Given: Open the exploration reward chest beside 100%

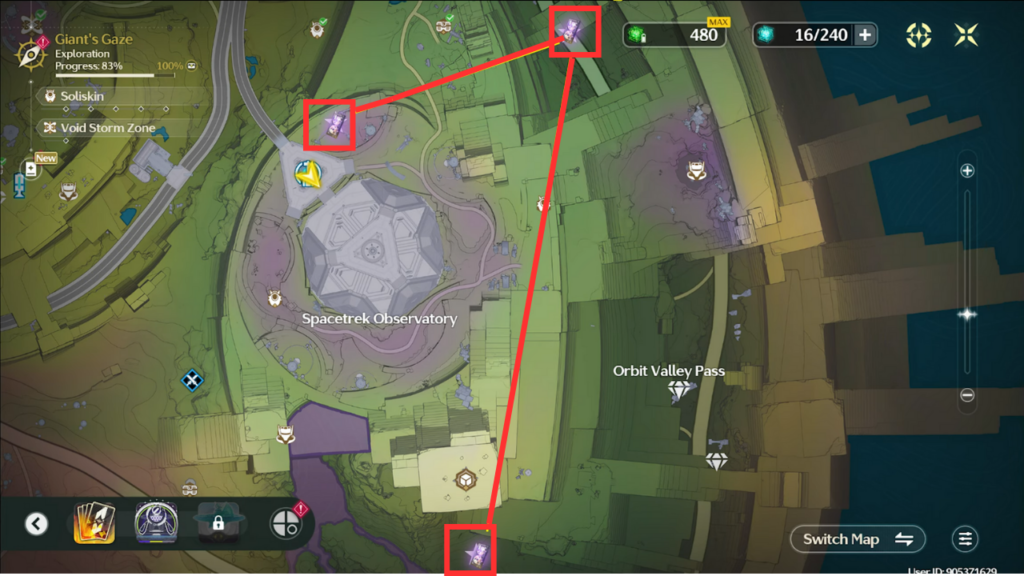Looking at the screenshot, I should pos(191,66).
